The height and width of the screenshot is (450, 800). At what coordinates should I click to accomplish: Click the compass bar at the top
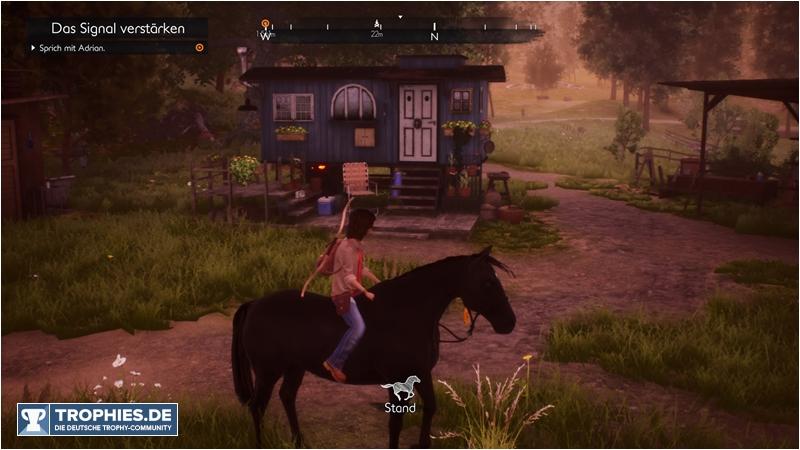click(x=400, y=30)
